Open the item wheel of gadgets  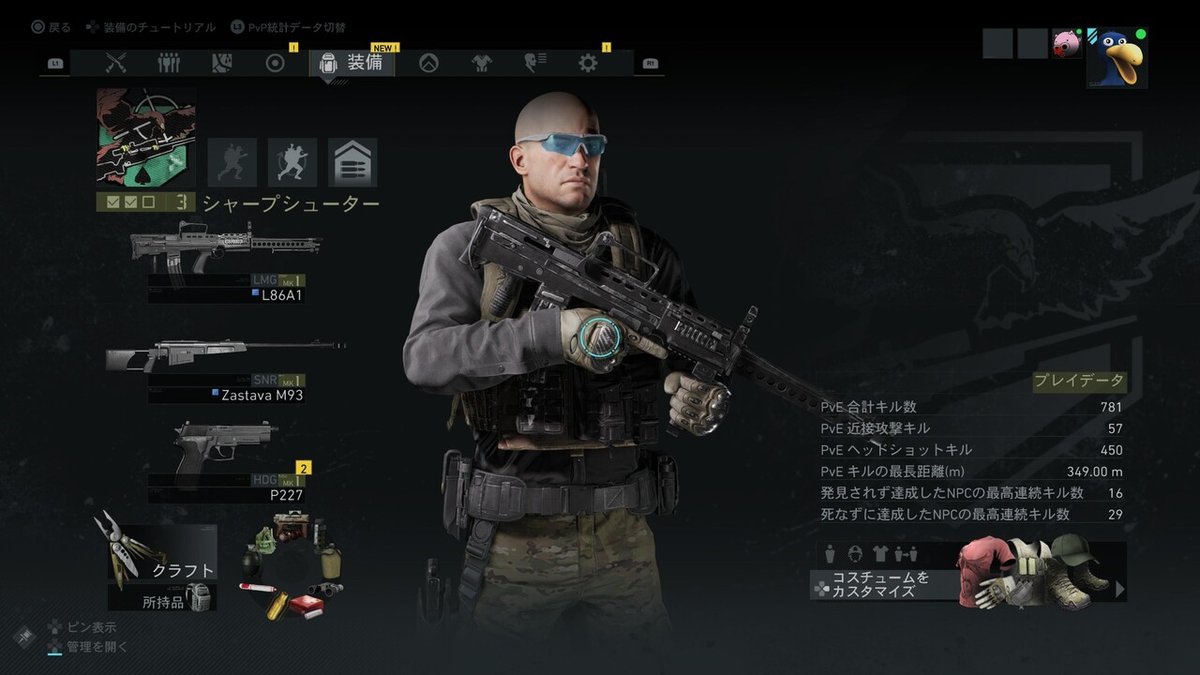[x=292, y=566]
